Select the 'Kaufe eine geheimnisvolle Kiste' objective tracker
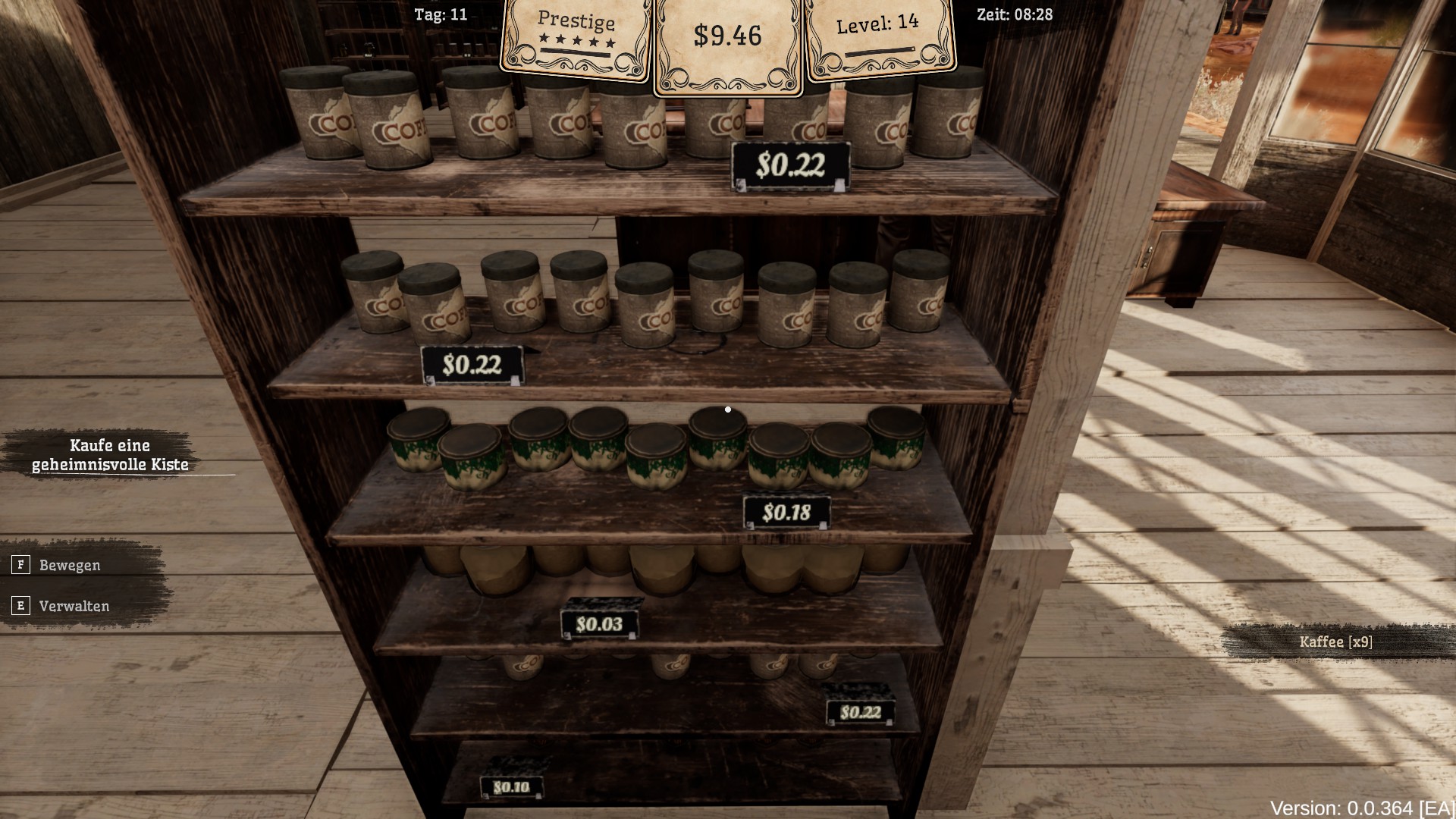The image size is (1456, 819). coord(110,455)
